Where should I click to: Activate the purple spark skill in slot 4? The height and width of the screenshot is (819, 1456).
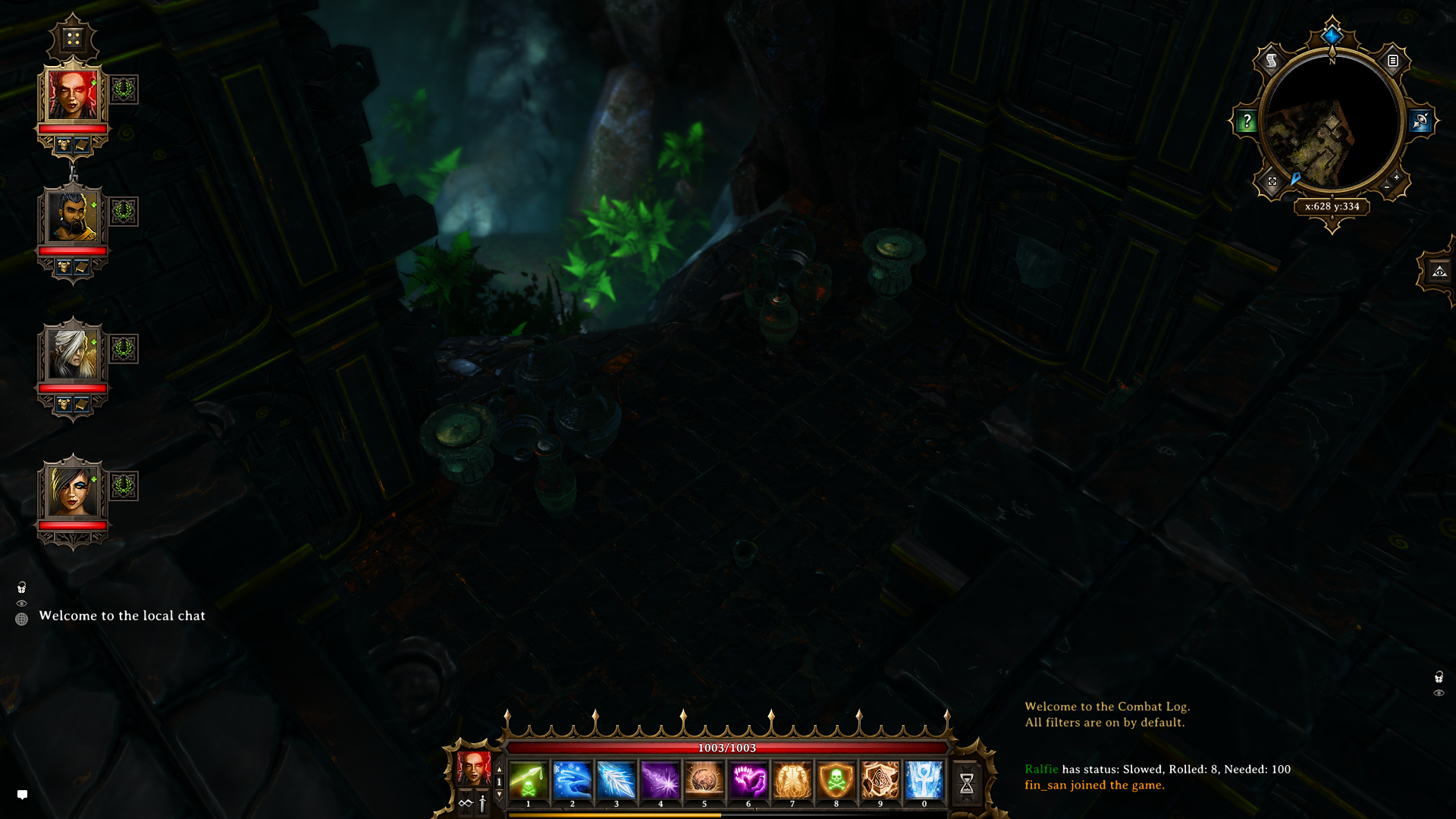point(660,780)
